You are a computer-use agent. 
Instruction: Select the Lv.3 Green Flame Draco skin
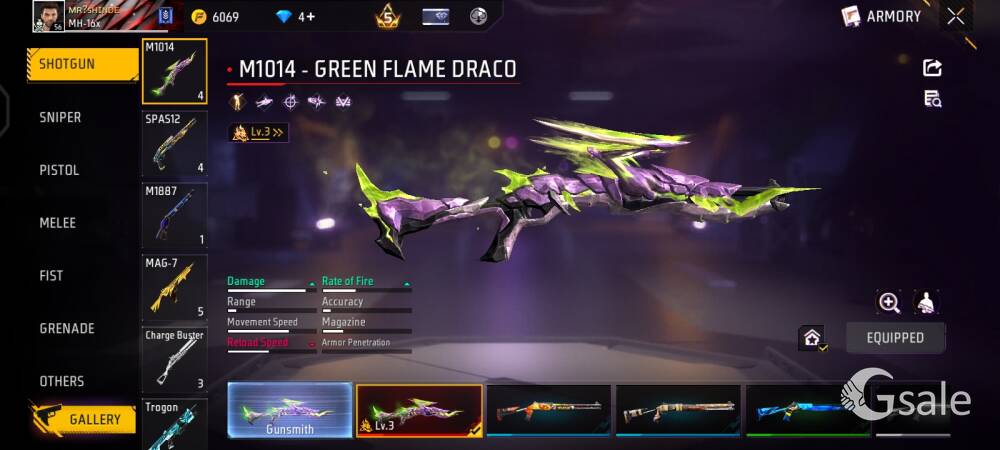[419, 410]
